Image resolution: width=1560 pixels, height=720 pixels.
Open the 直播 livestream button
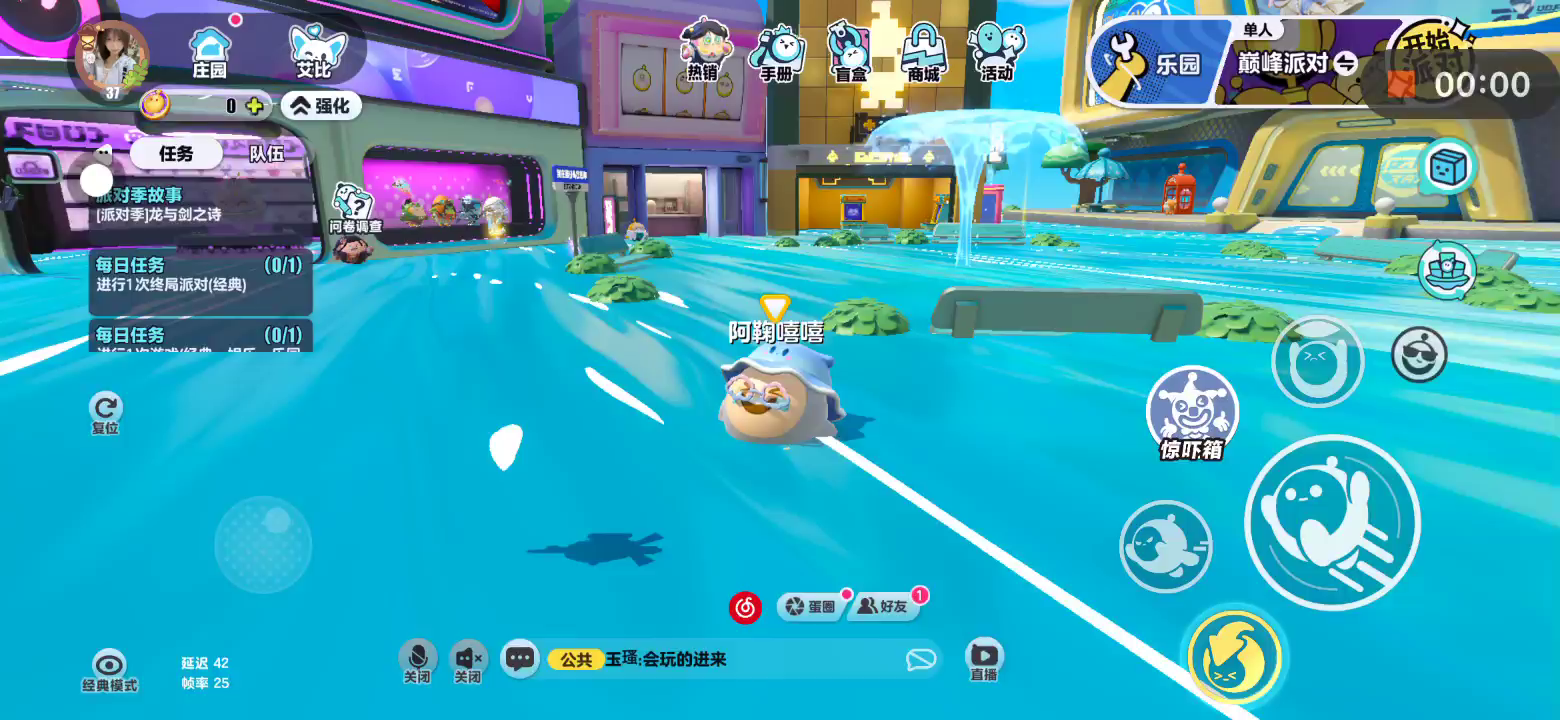point(984,659)
